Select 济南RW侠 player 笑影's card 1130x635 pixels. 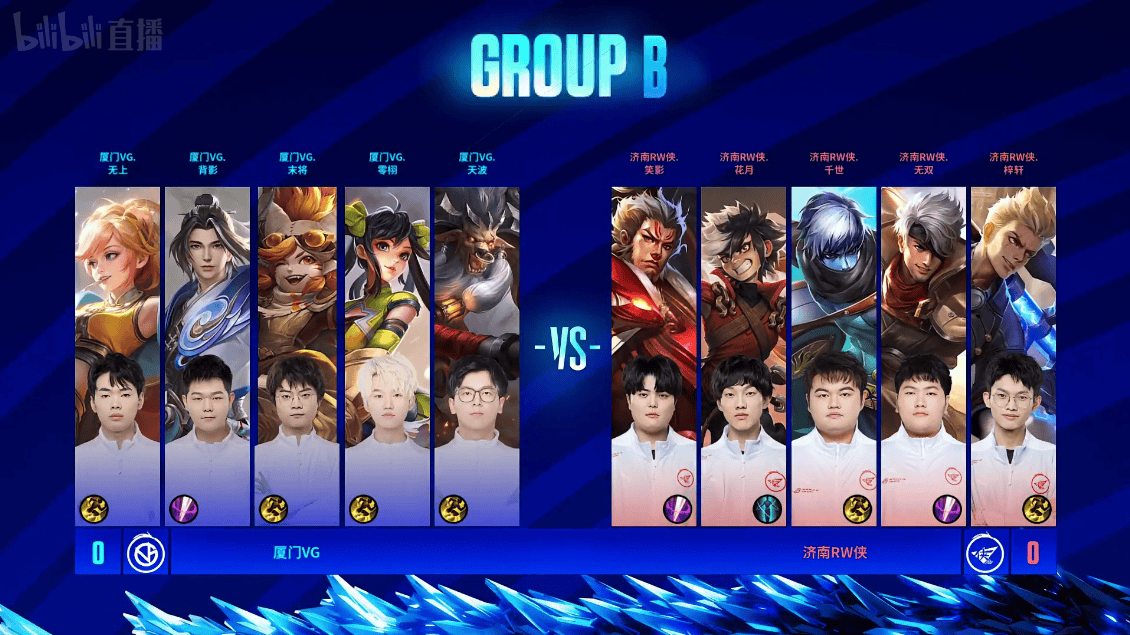pyautogui.click(x=654, y=355)
